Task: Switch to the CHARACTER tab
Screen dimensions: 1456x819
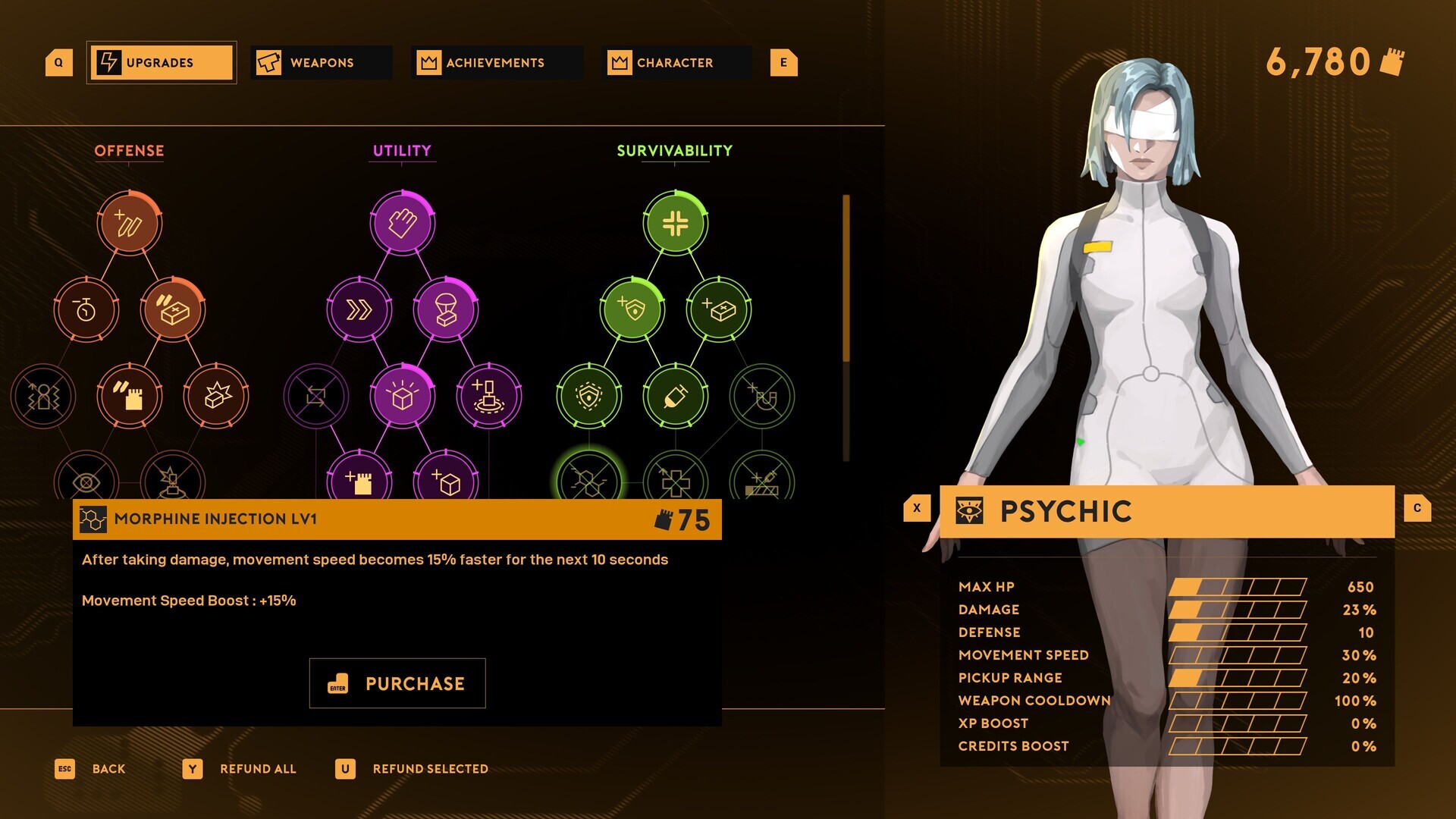Action: tap(675, 63)
